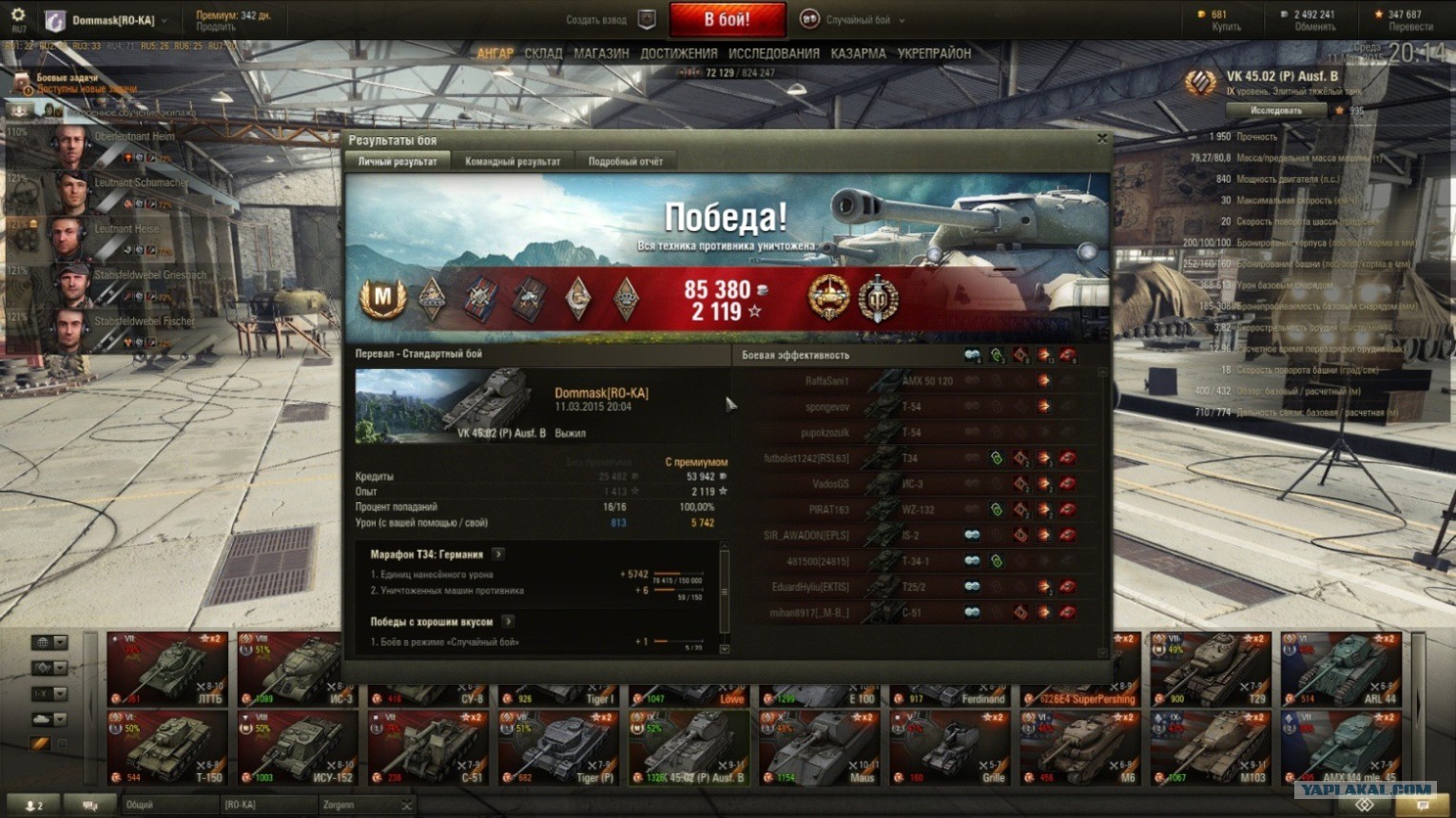Open ДОСТИЖЕНИЯ in the top menu
Image resolution: width=1456 pixels, height=818 pixels.
[x=678, y=54]
